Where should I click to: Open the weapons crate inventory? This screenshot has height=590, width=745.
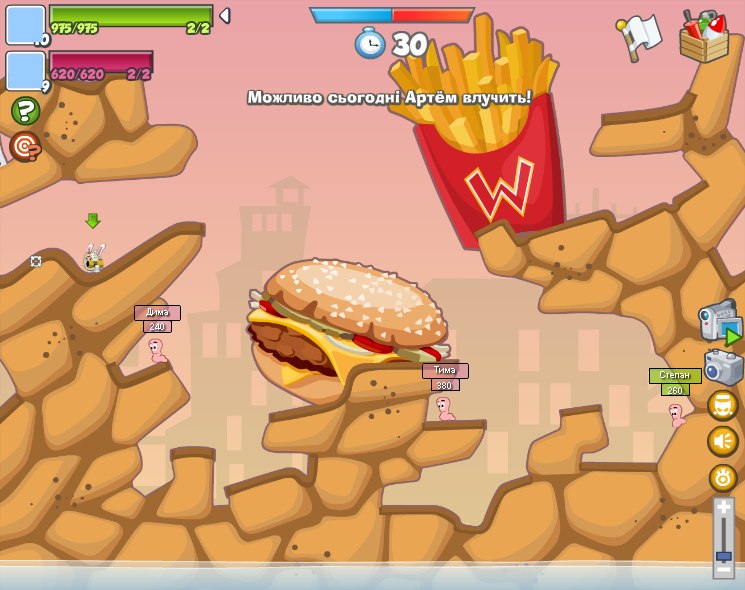pyautogui.click(x=704, y=37)
